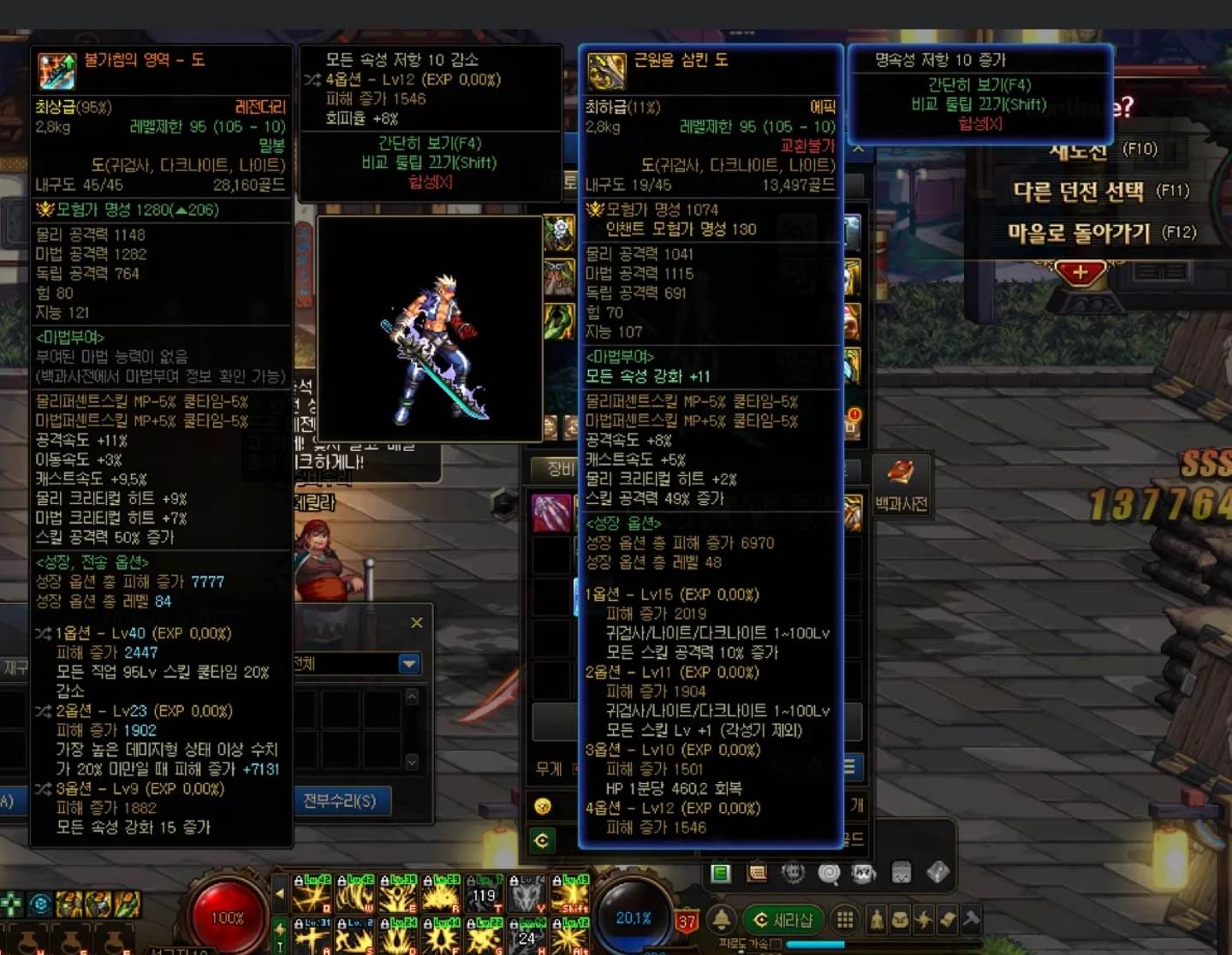Open the green list icon above the menu bar
The image size is (1232, 955).
point(721,873)
